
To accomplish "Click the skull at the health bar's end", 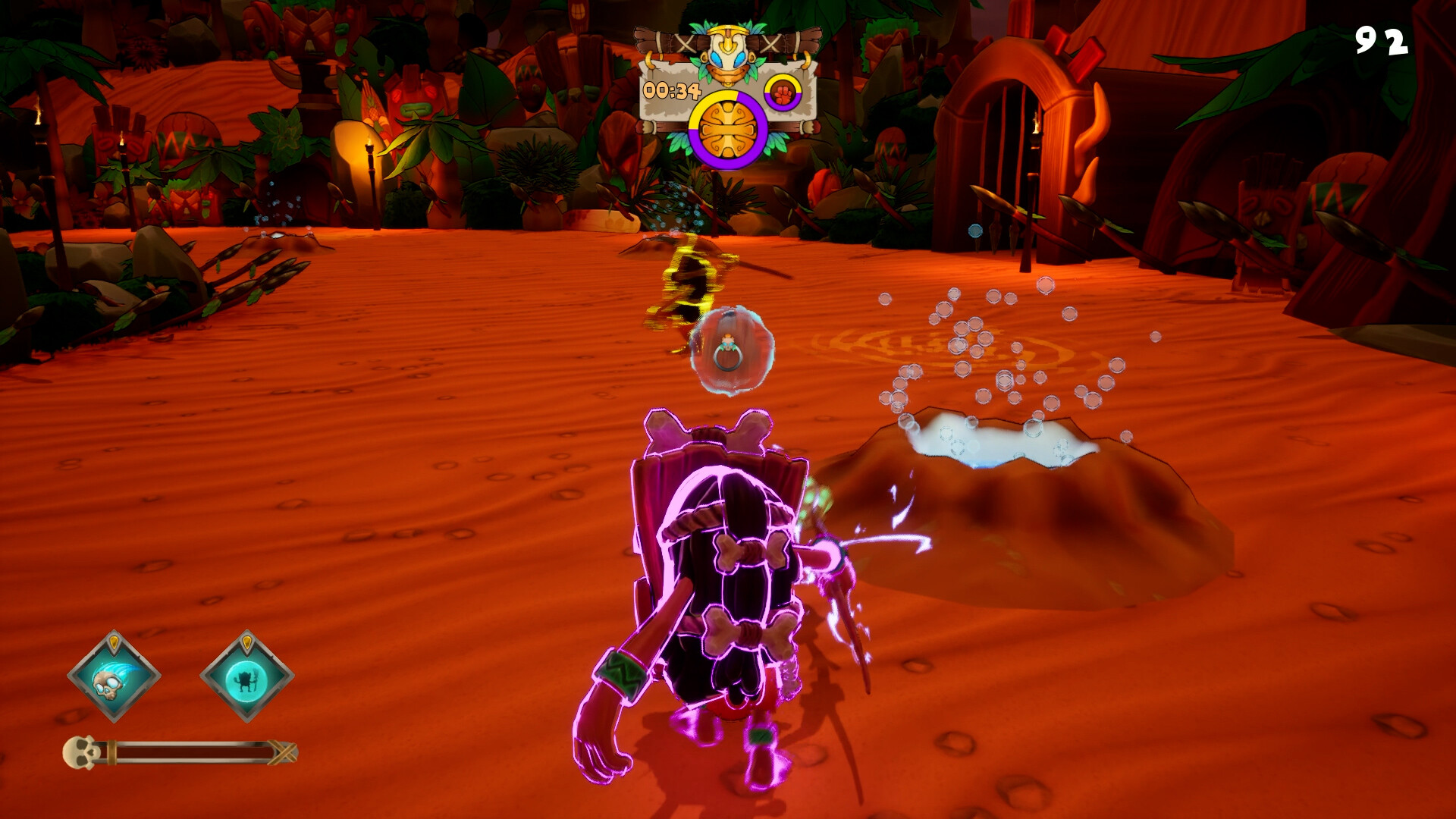I will tap(81, 751).
